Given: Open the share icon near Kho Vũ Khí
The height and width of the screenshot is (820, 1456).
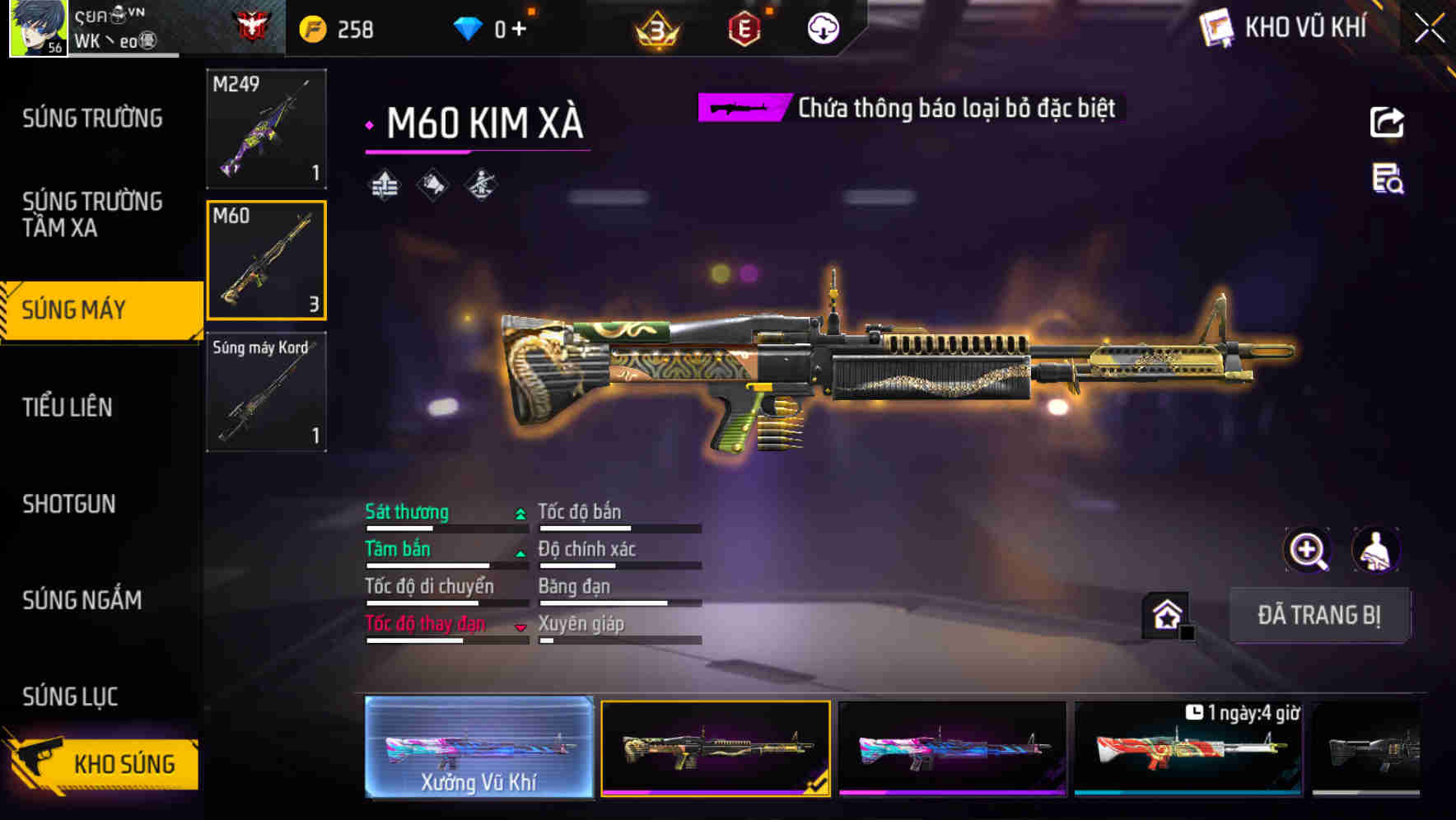Looking at the screenshot, I should (x=1387, y=122).
